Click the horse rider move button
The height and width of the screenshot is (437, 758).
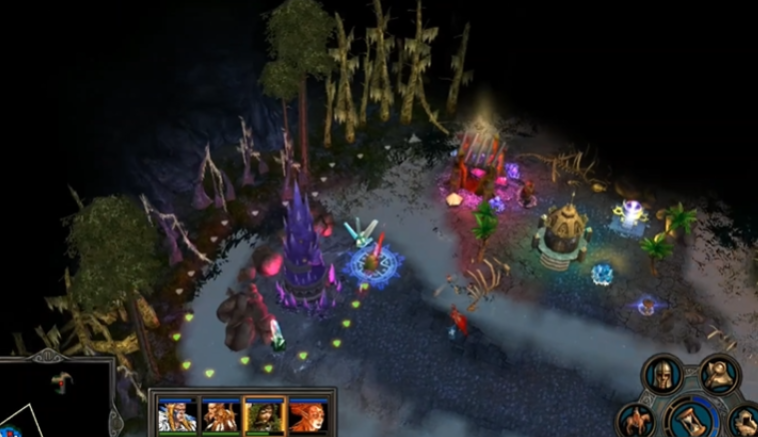click(638, 420)
